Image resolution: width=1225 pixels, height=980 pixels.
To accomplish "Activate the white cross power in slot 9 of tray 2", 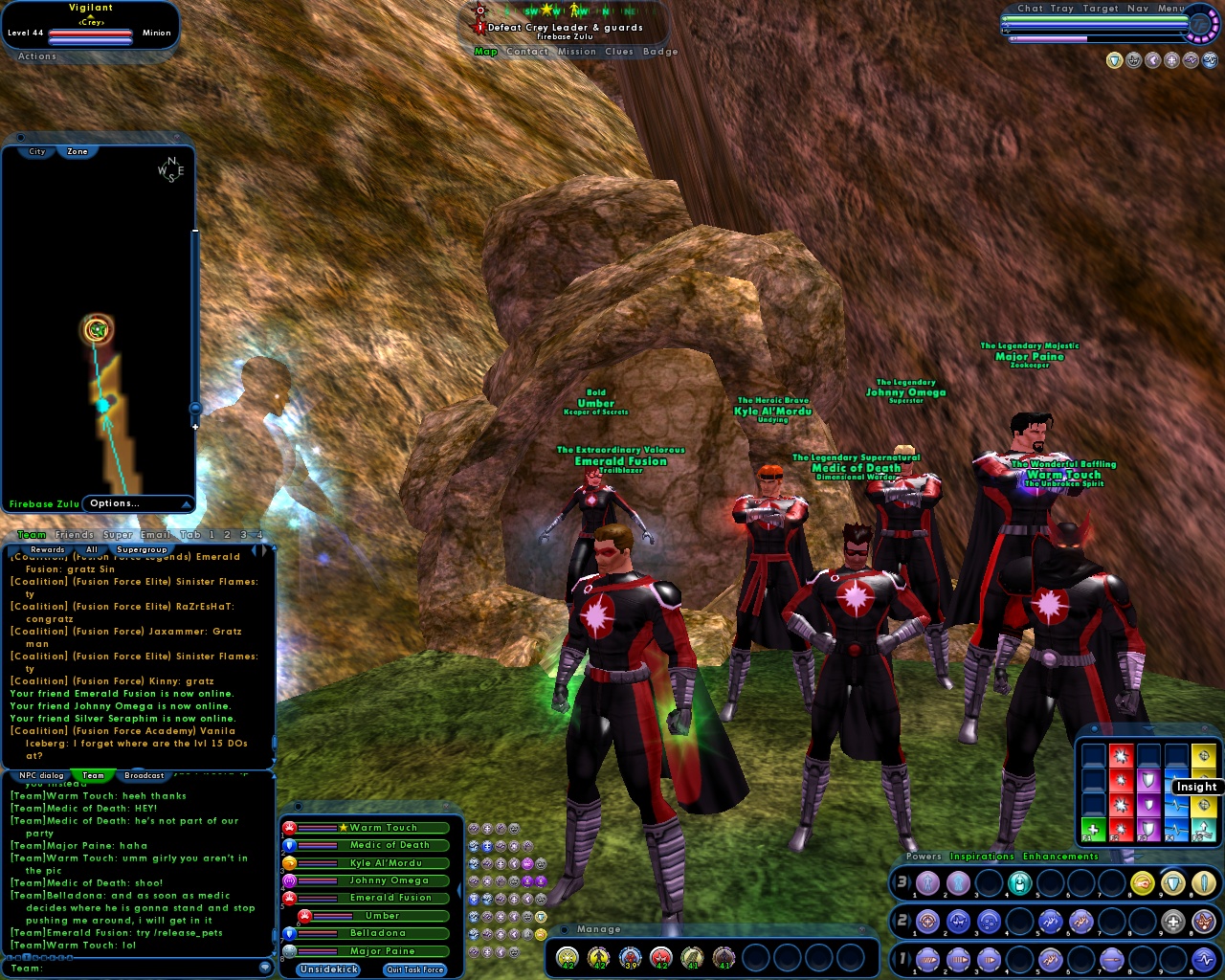I will [1171, 921].
